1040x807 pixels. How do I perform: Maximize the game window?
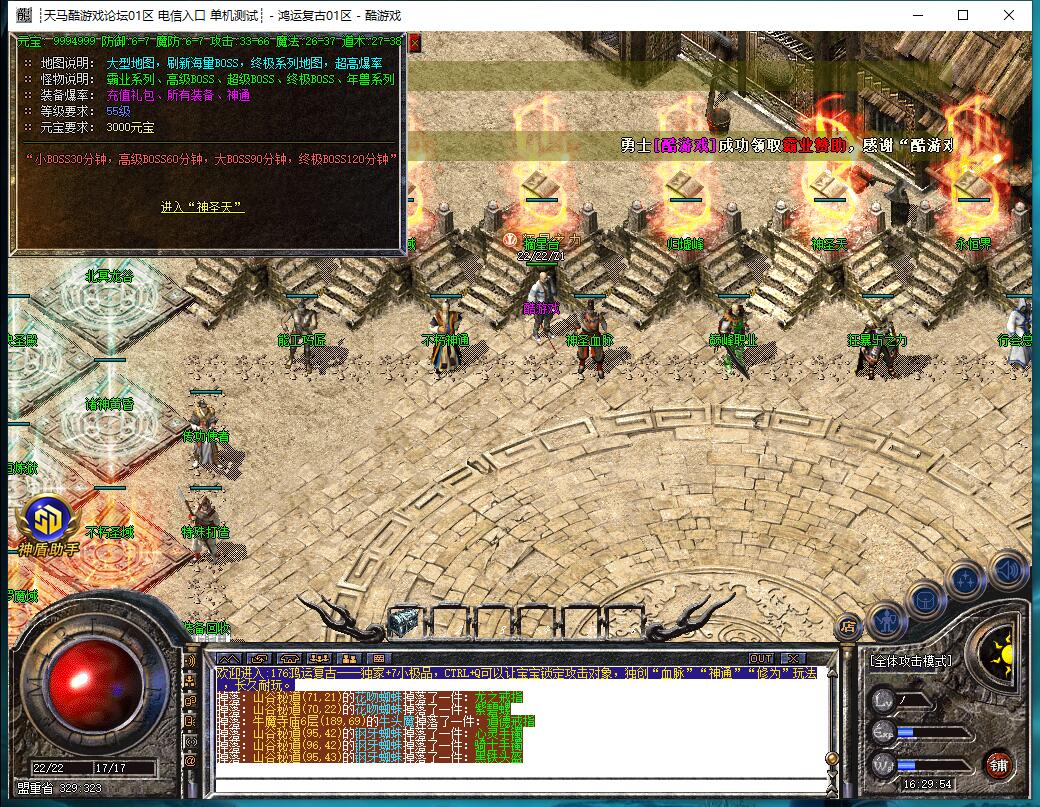[x=963, y=15]
